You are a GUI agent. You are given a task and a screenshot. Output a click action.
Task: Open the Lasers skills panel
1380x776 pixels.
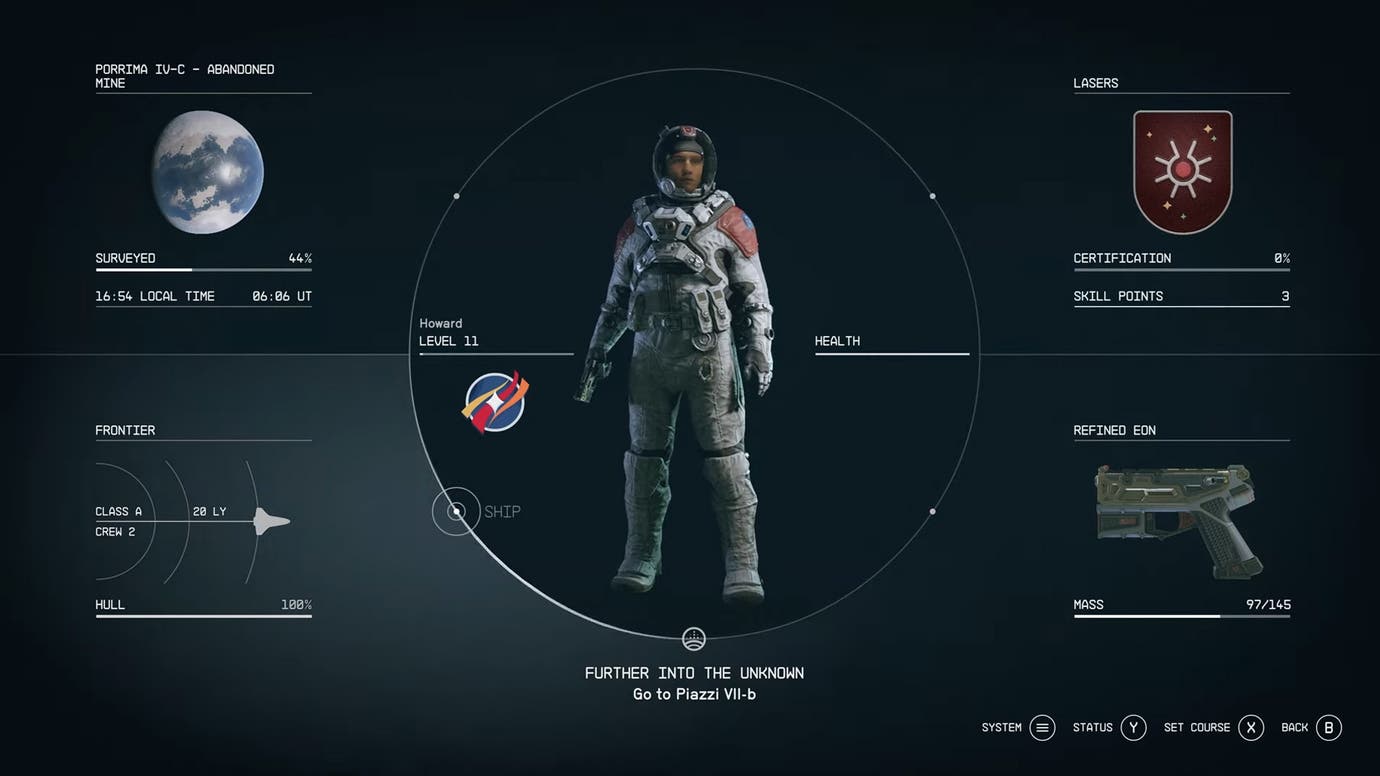point(1182,172)
